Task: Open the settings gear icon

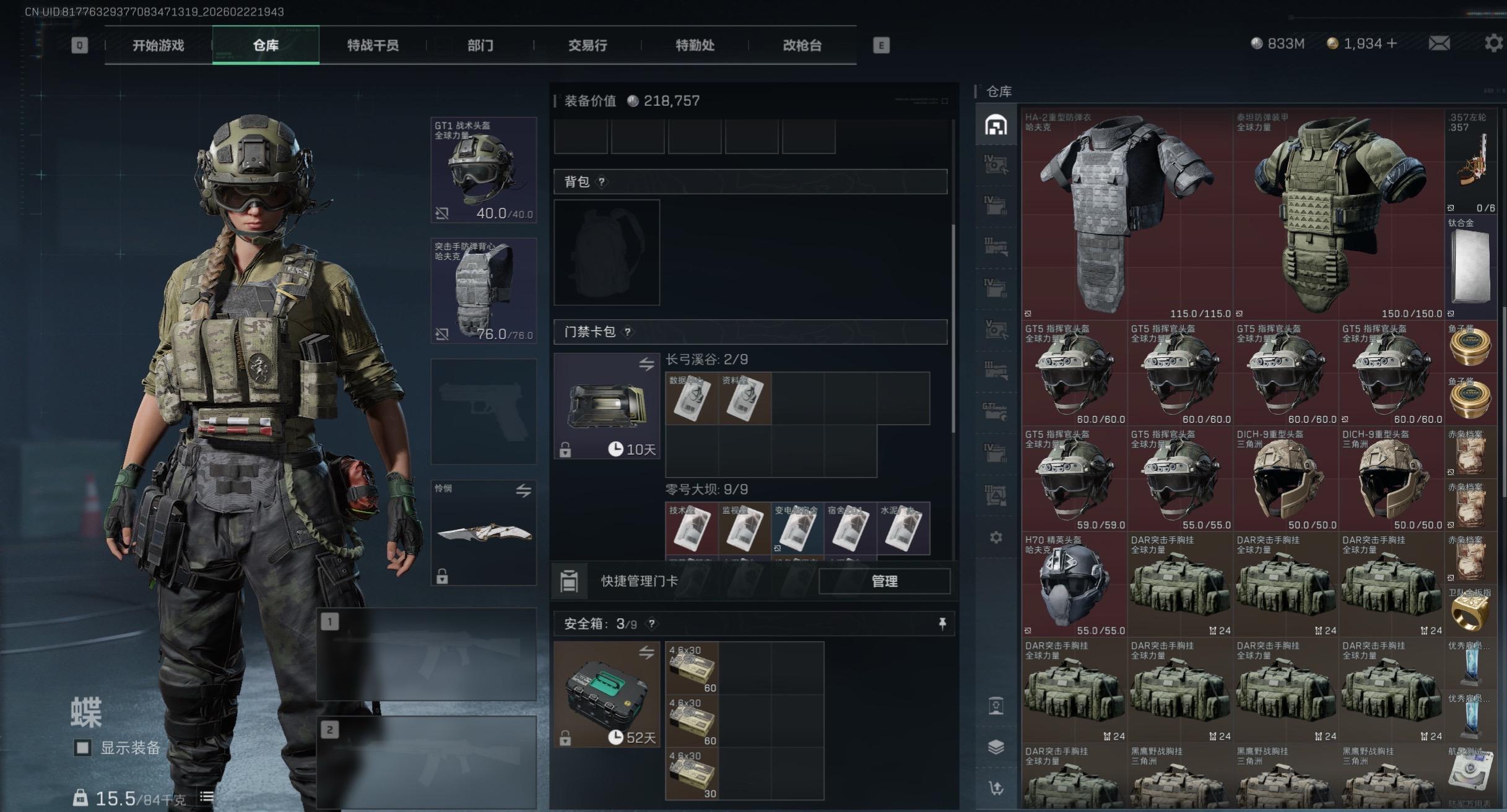Action: [1493, 43]
